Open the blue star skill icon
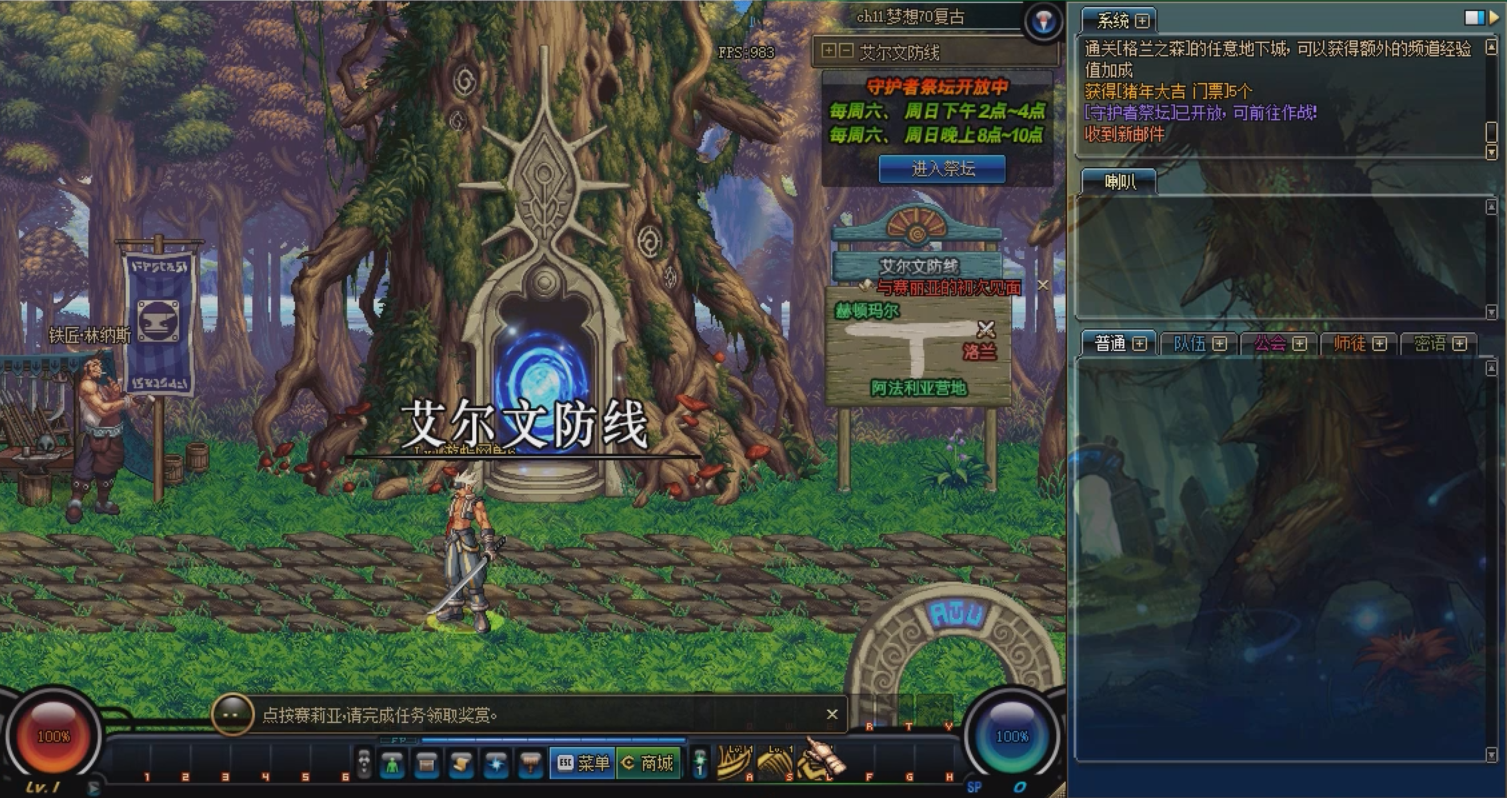The image size is (1507, 798). point(496,764)
